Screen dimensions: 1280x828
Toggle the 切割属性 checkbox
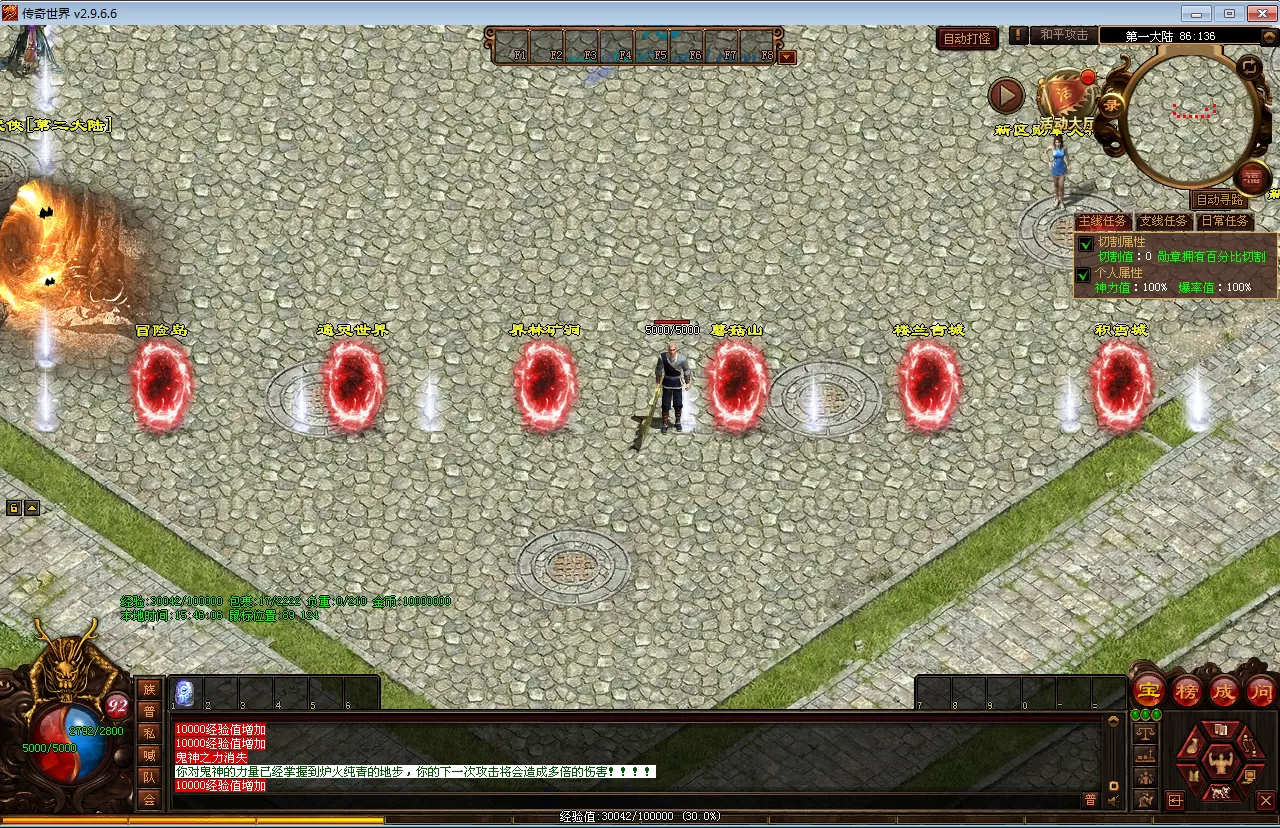1085,245
